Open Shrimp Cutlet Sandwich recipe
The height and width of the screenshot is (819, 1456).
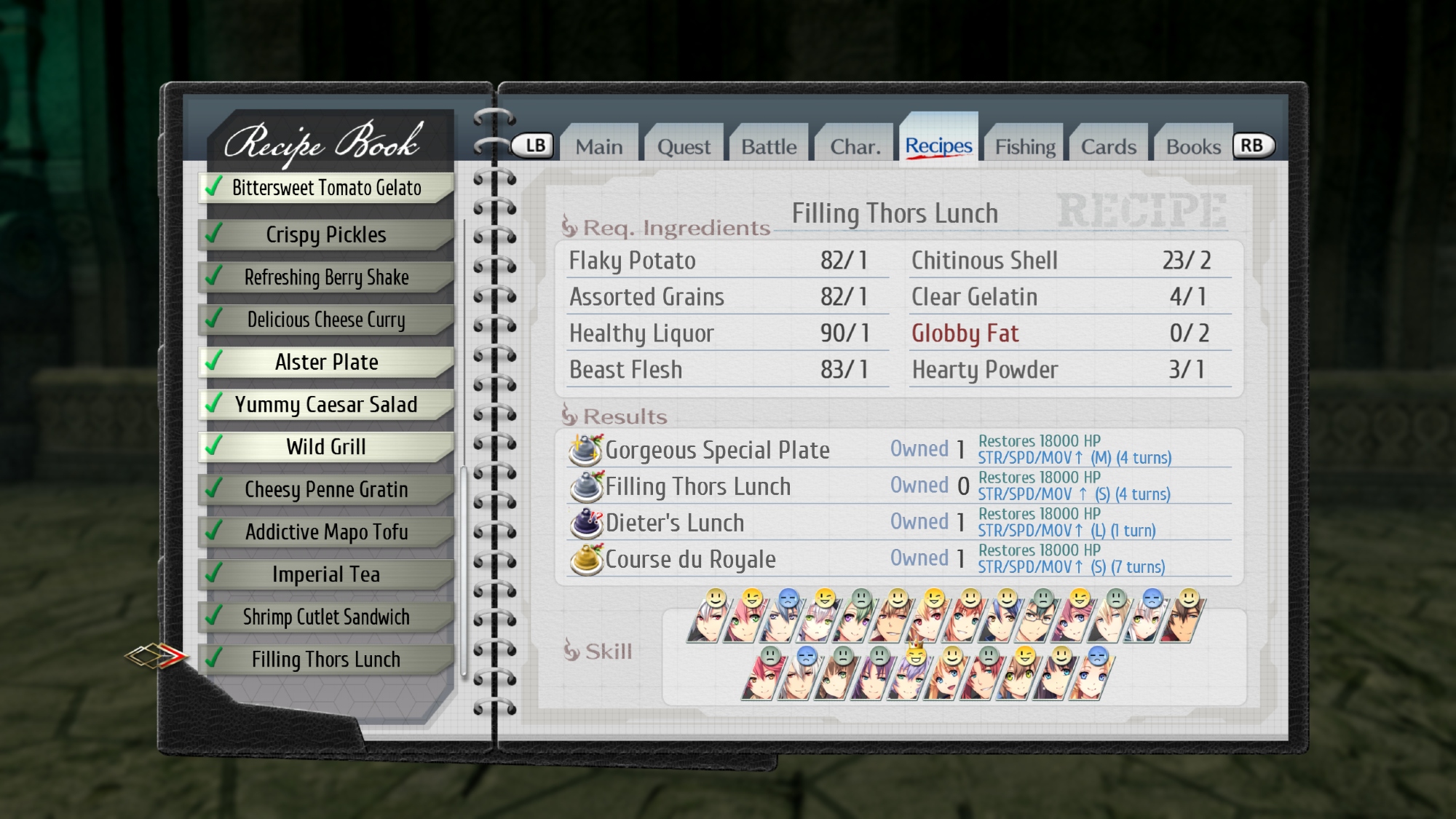pyautogui.click(x=326, y=617)
